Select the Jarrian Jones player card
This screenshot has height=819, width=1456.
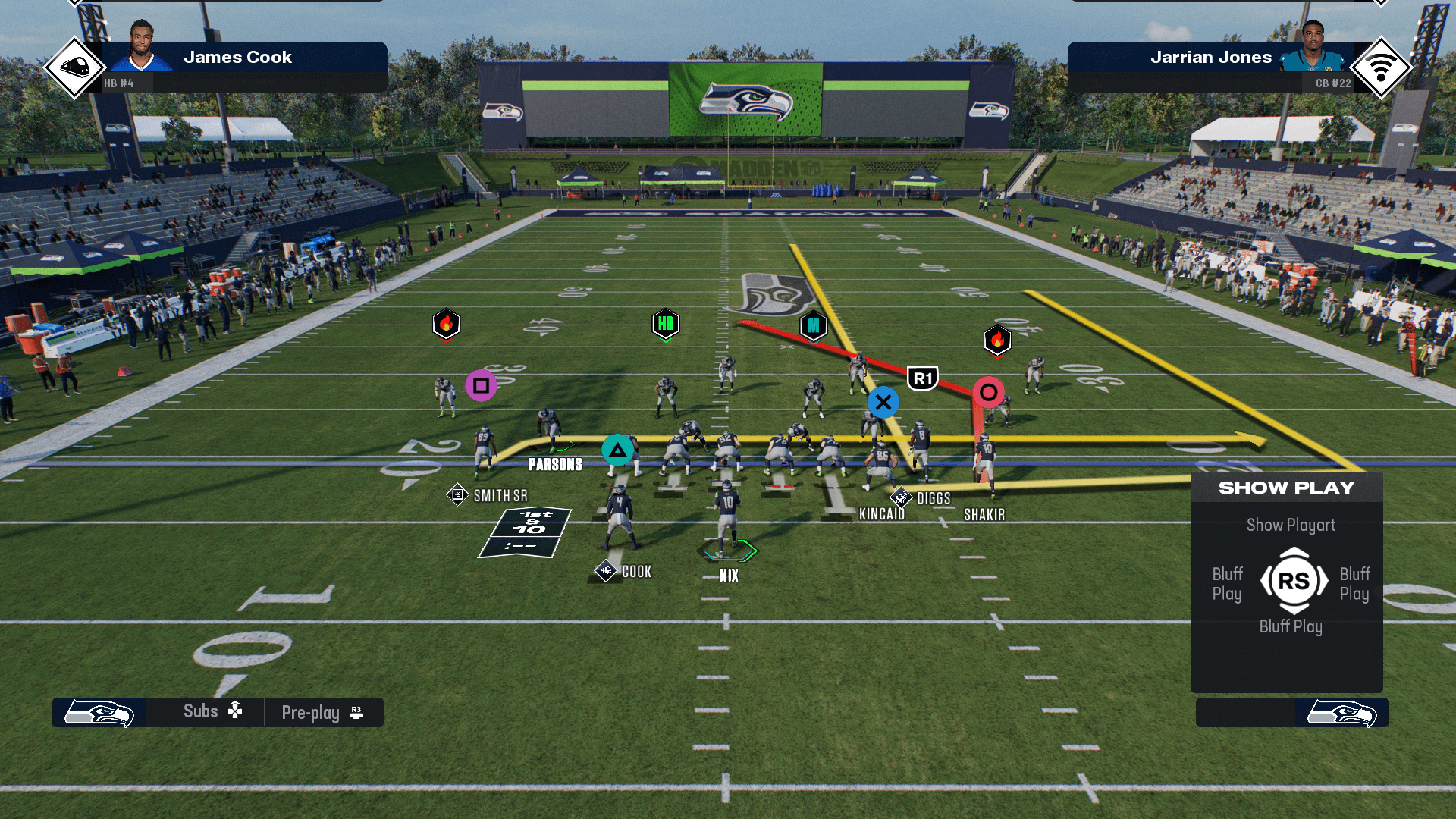[1210, 58]
